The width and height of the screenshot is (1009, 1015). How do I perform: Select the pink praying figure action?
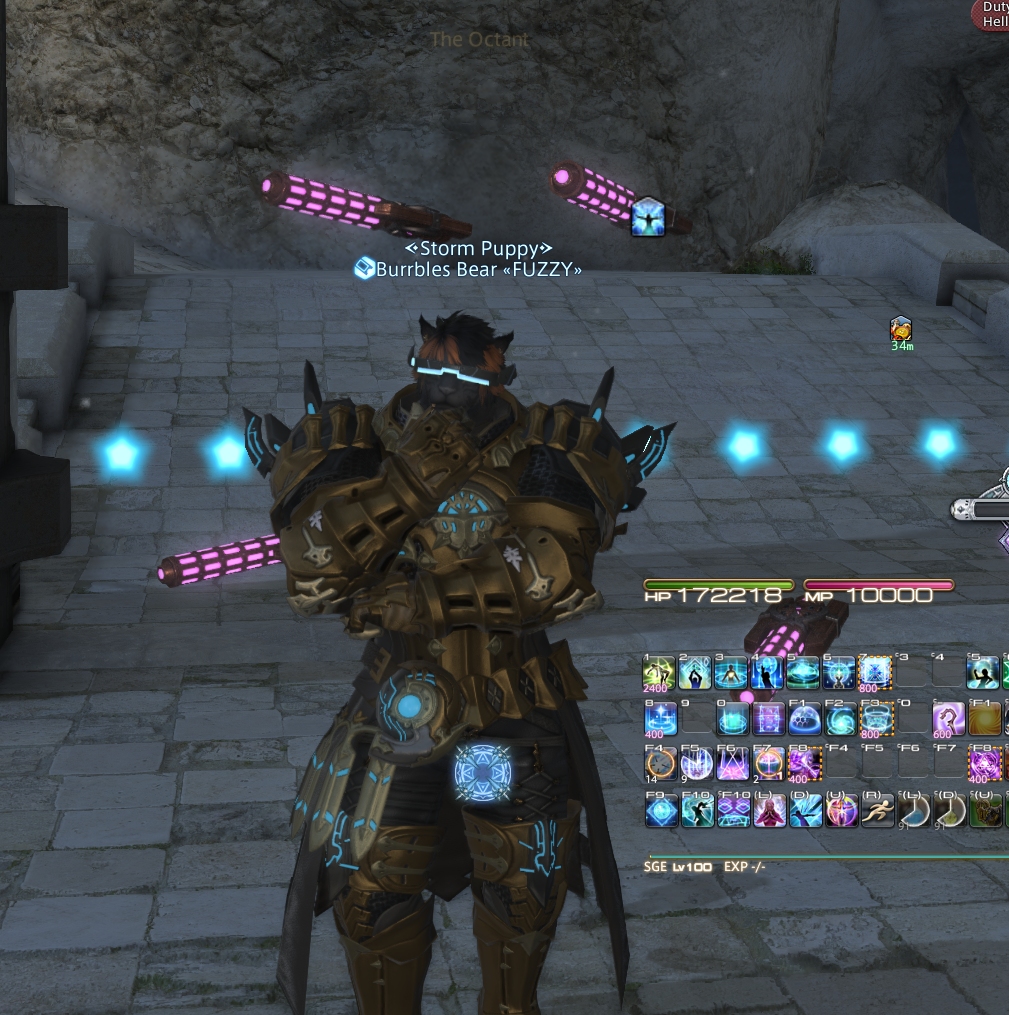[x=768, y=810]
